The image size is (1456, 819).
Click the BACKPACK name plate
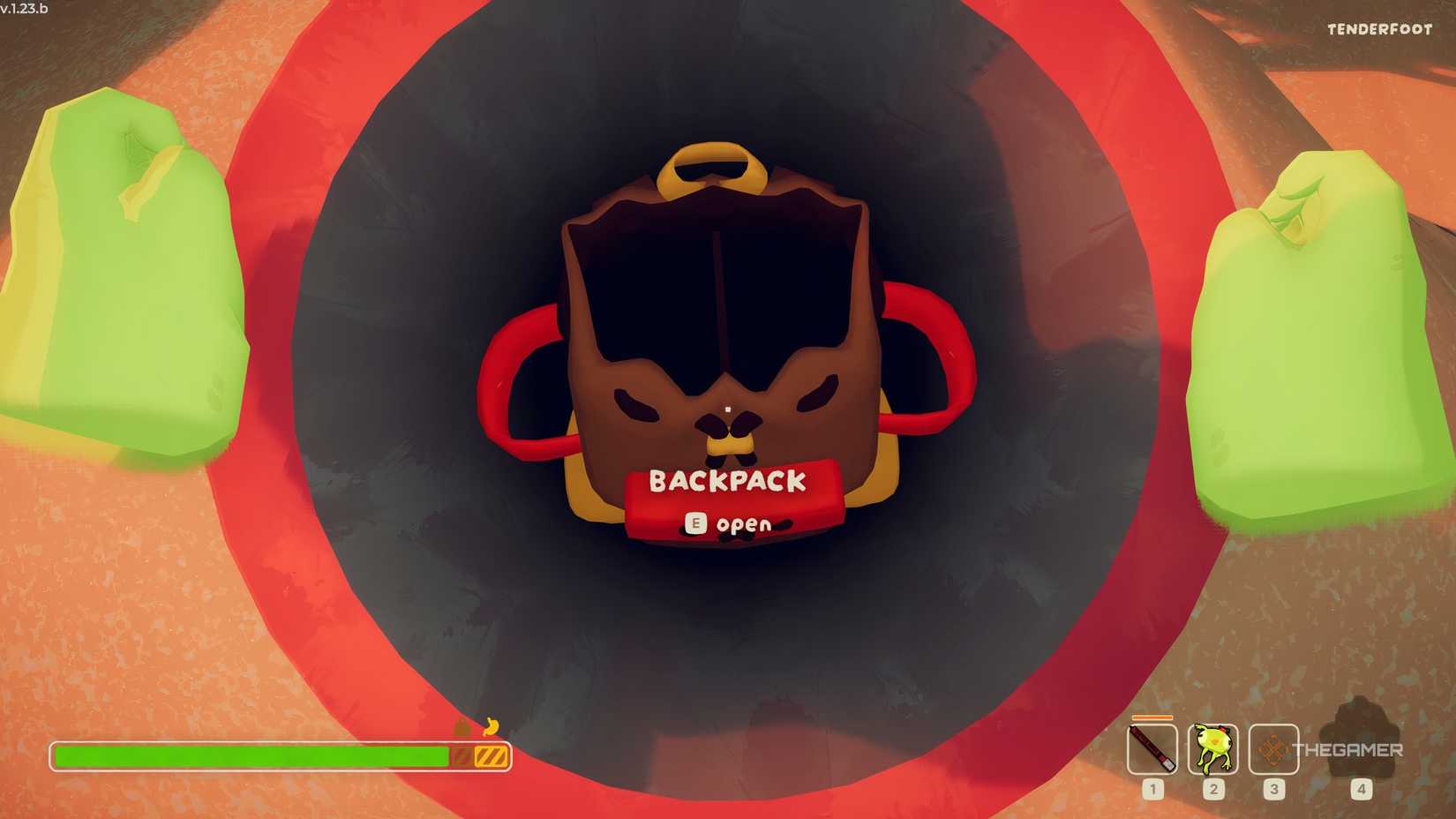click(728, 482)
